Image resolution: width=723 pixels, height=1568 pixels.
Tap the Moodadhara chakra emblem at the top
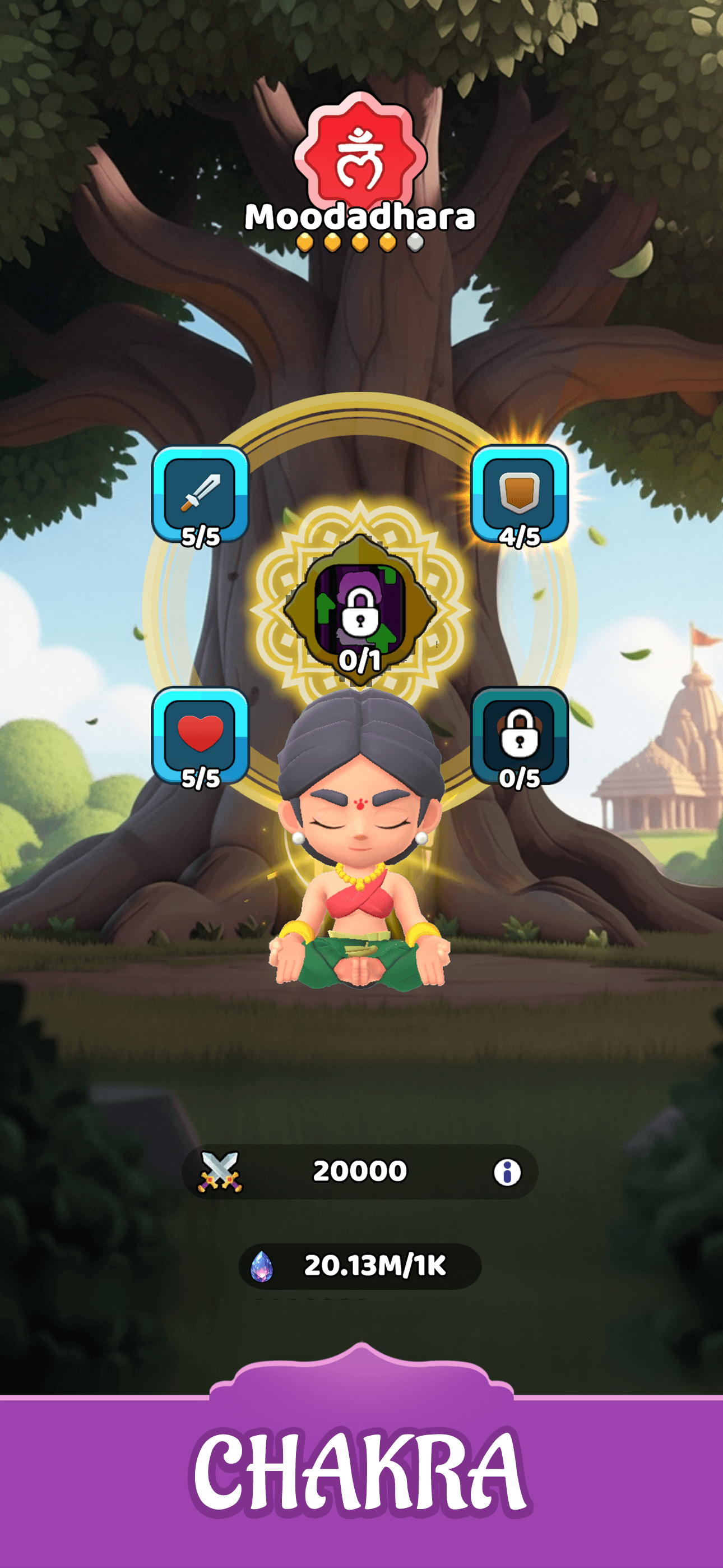361,155
